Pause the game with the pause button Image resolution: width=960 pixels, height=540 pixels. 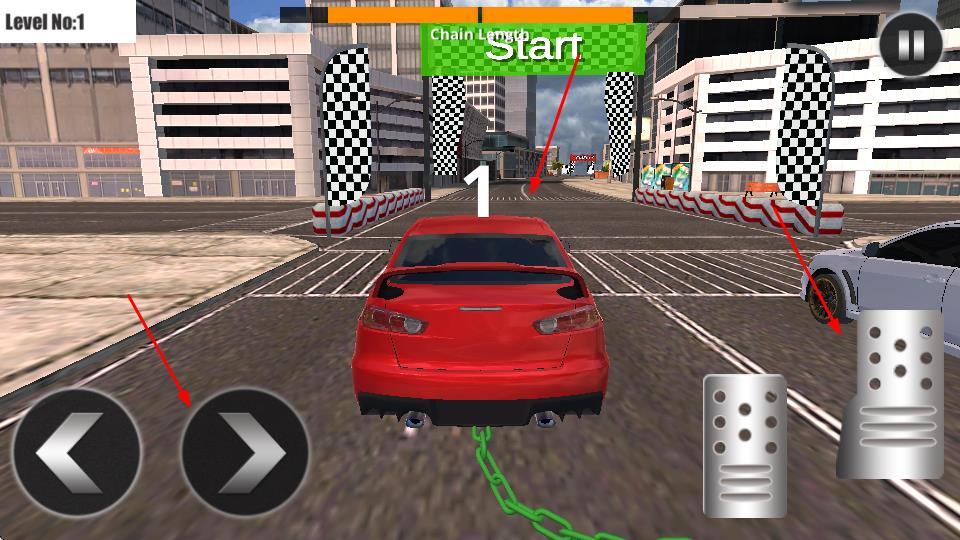911,44
